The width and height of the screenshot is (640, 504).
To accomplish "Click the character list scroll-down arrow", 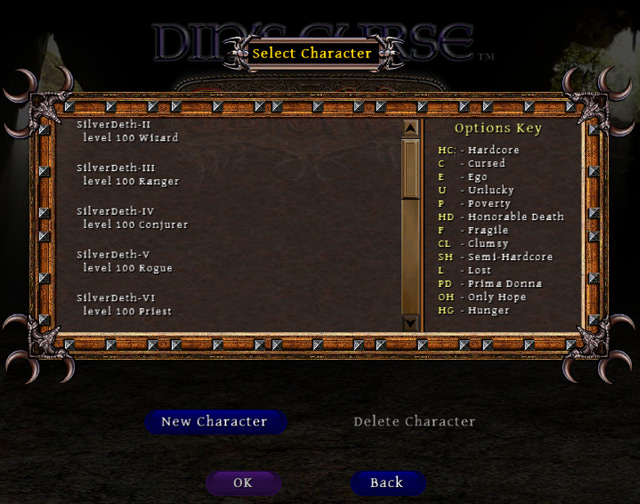I will [410, 322].
